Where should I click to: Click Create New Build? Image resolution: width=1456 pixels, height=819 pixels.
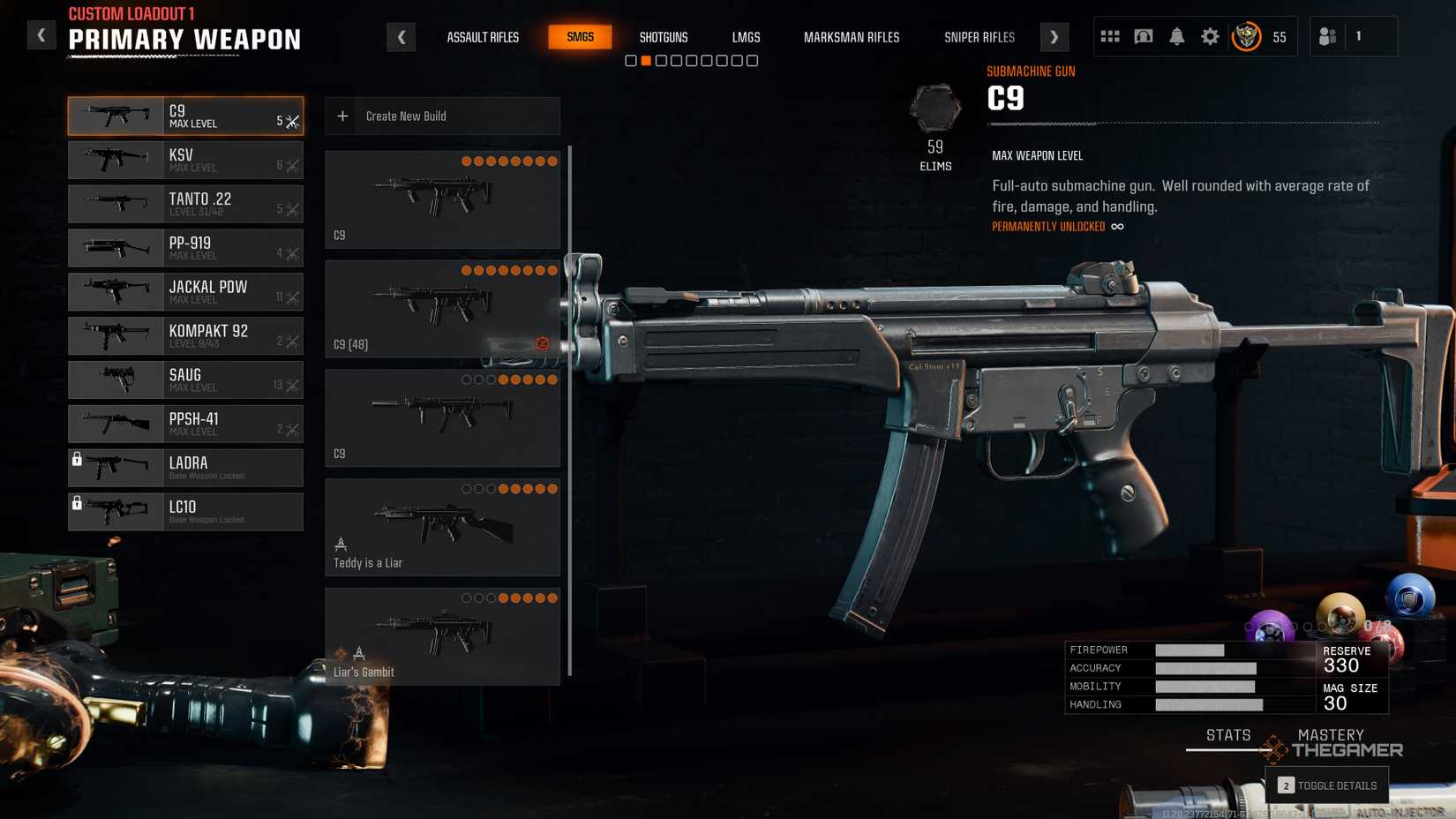[x=442, y=116]
